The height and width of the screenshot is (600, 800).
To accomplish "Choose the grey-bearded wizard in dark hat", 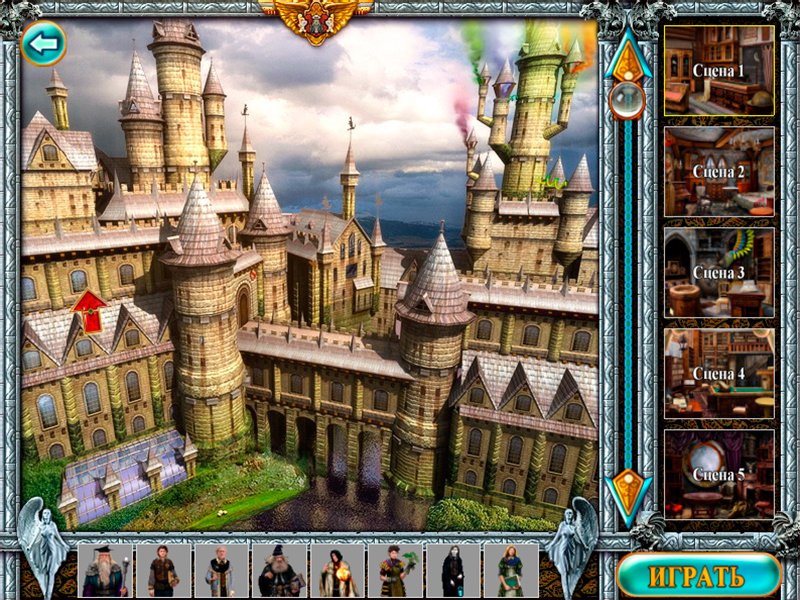I will pos(279,571).
